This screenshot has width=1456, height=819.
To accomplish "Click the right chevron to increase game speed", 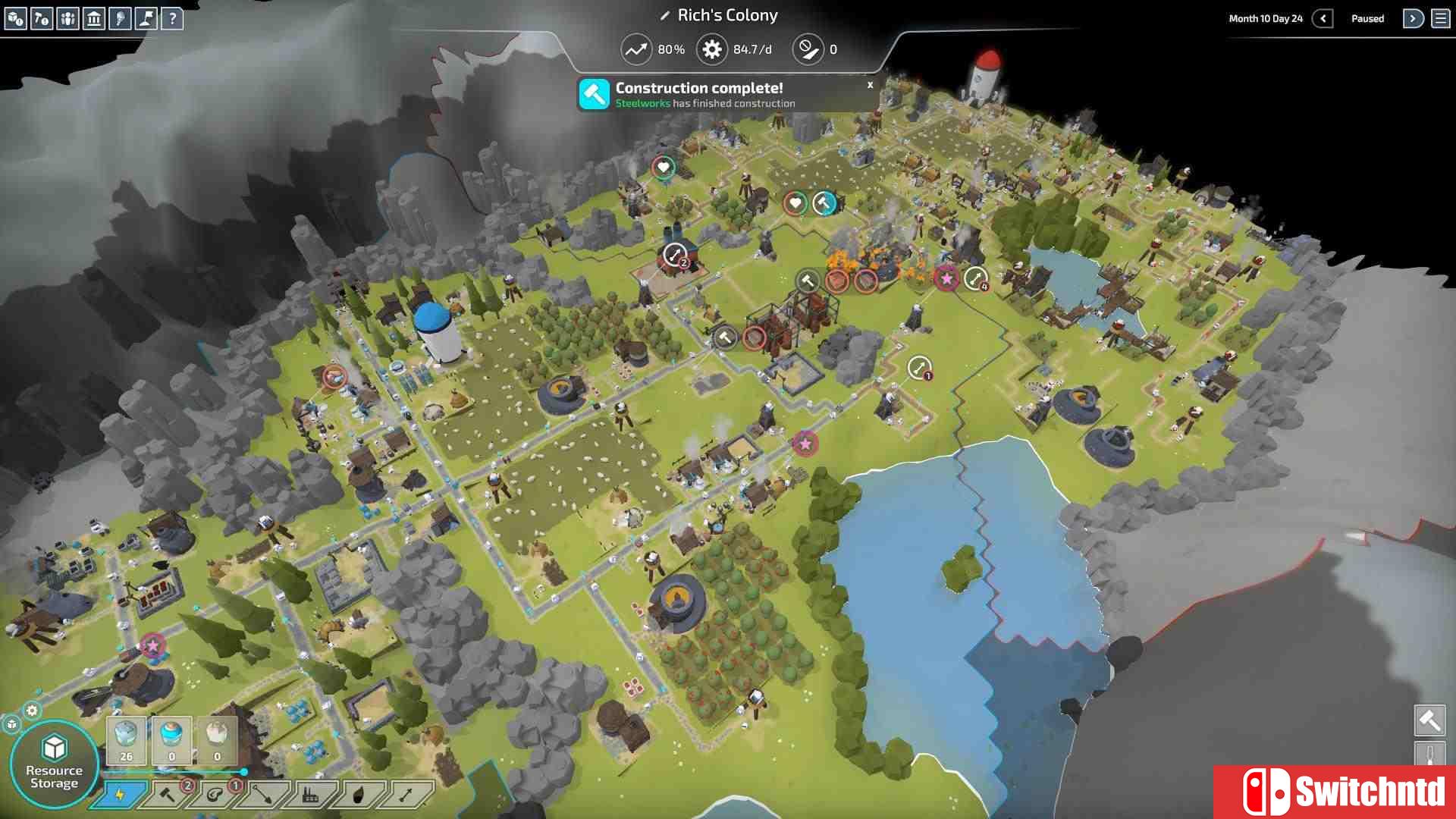I will click(x=1414, y=18).
